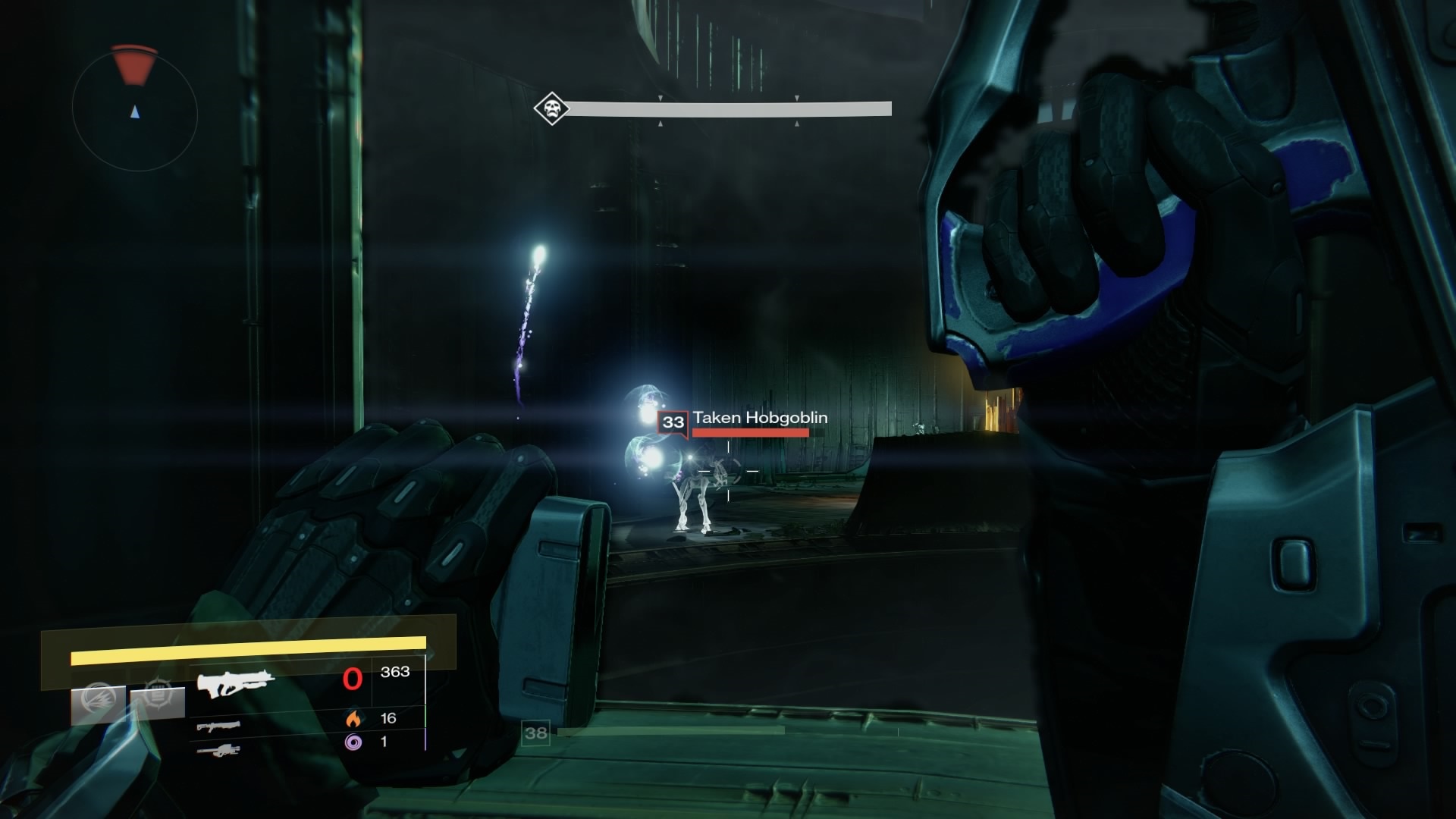Activate the grenade ability icon
This screenshot has width=1456, height=819.
[98, 699]
